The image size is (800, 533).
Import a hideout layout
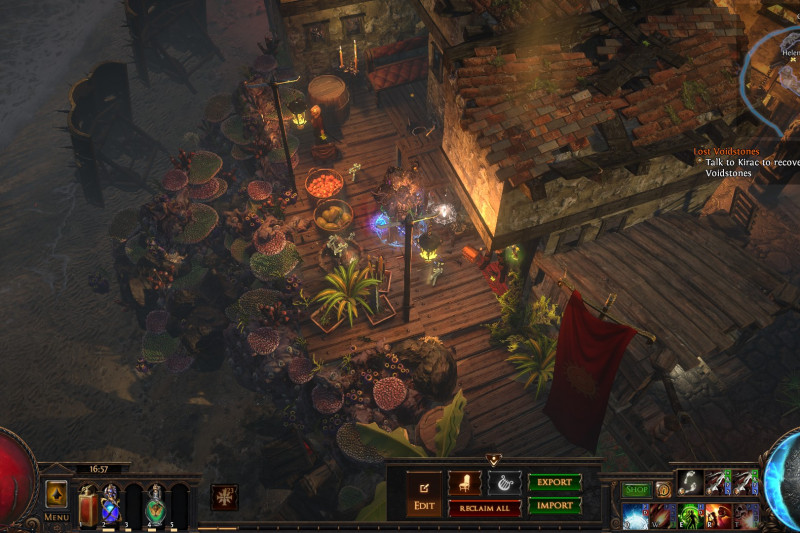coord(555,505)
